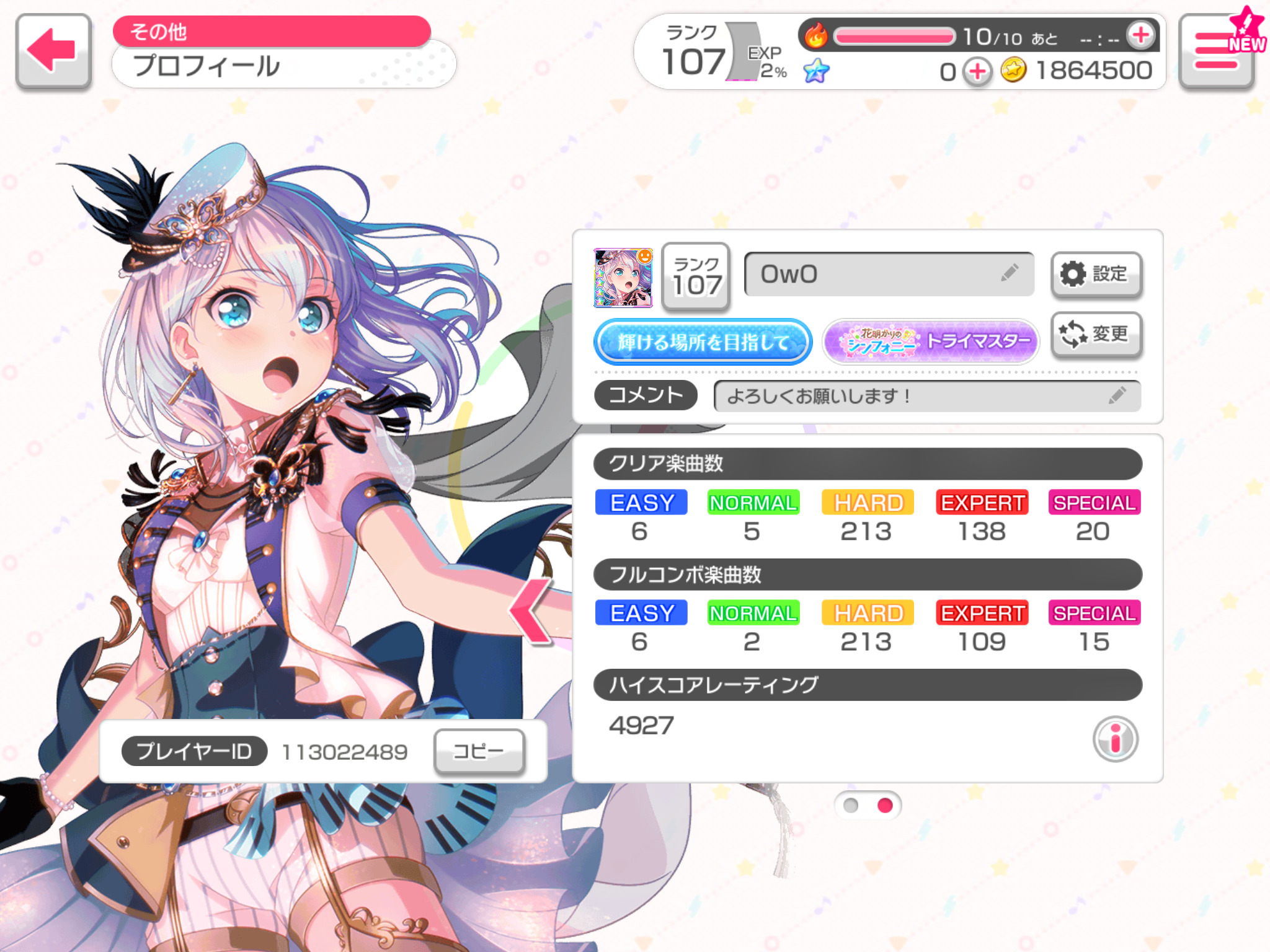Select the blue 輝ける場所を目指して title badge
Viewport: 1270px width, 952px height.
coord(703,342)
